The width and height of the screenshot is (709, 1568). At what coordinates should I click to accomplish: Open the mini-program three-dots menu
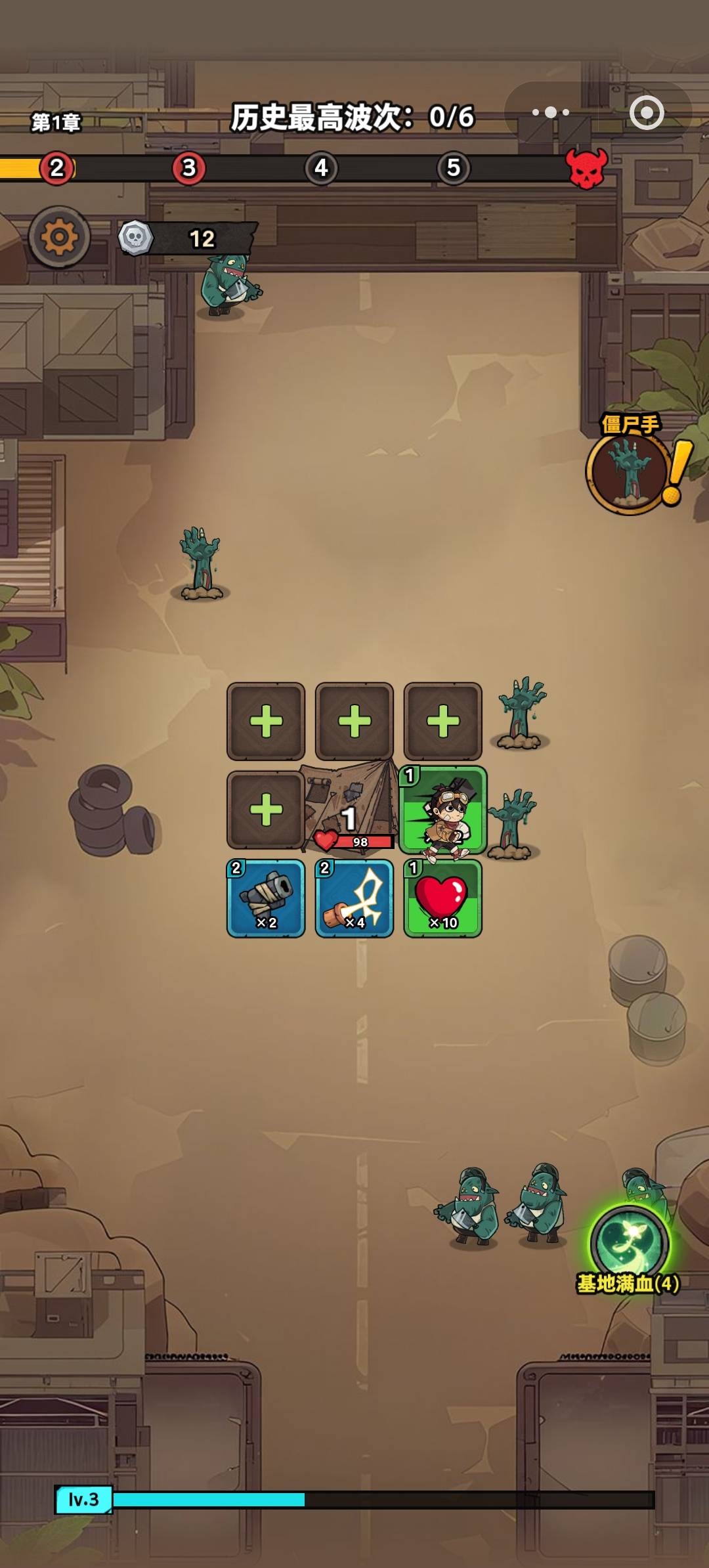[551, 113]
